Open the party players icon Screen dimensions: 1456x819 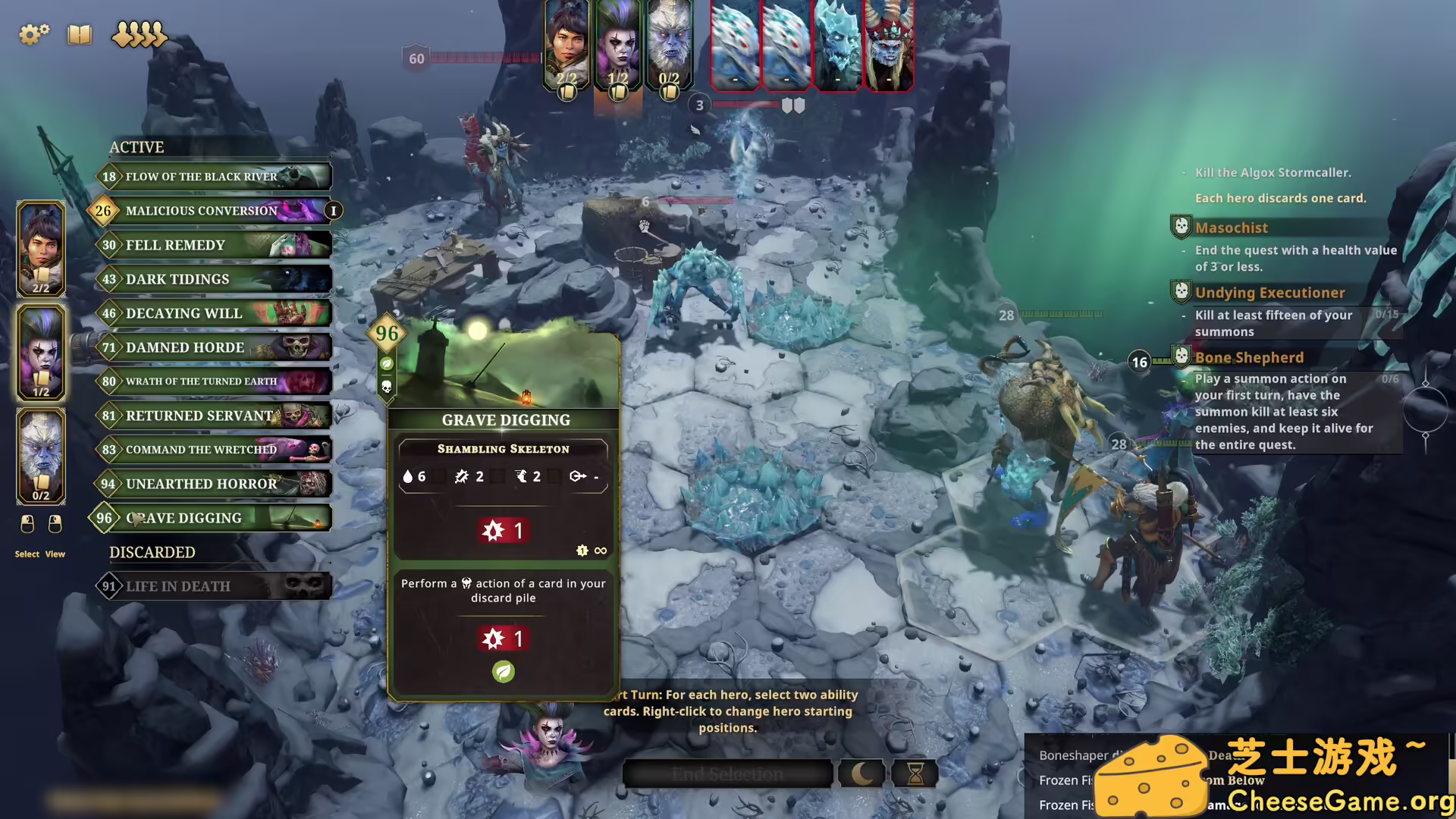click(x=139, y=34)
